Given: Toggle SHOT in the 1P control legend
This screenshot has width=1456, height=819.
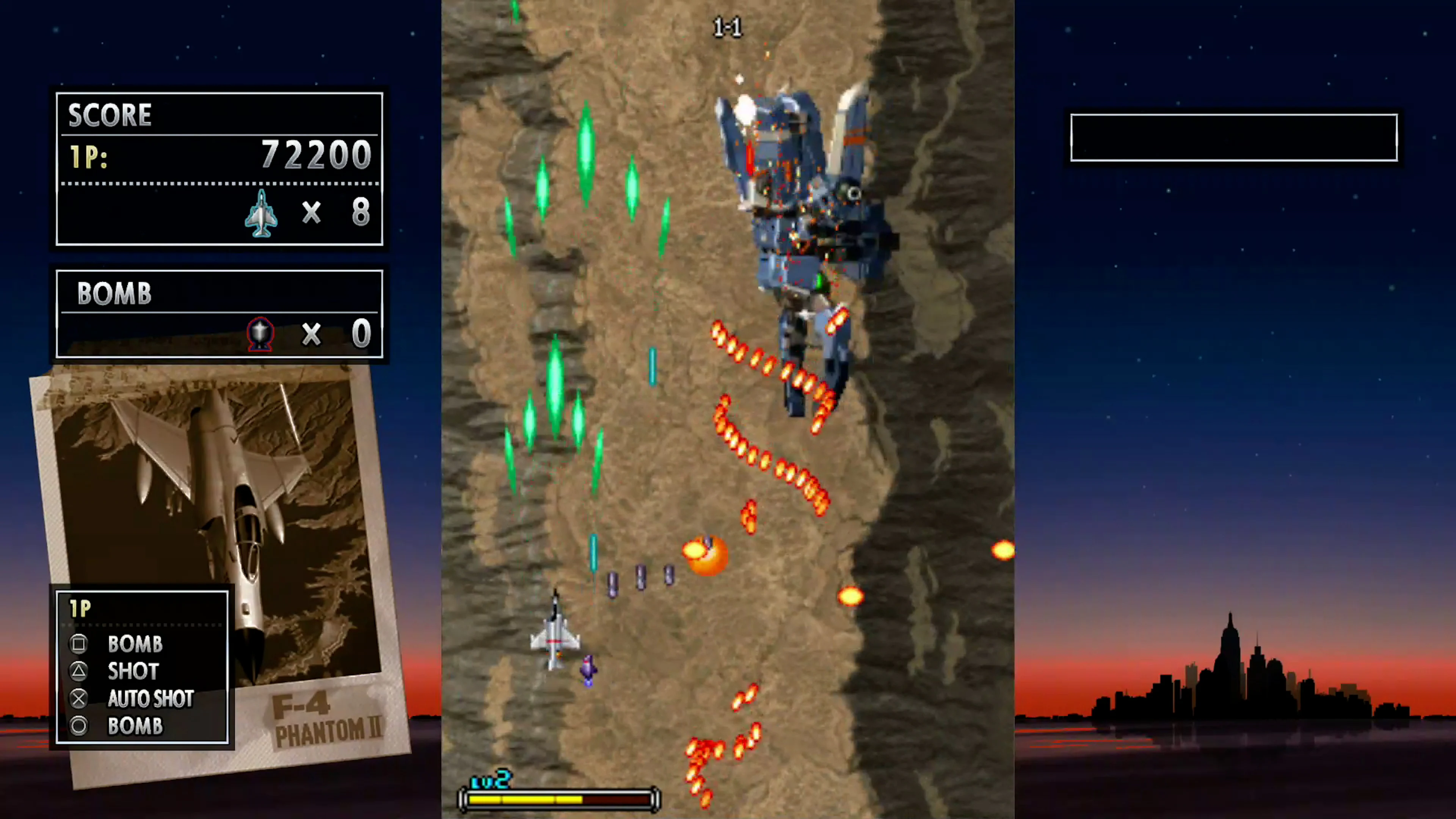Looking at the screenshot, I should (133, 672).
